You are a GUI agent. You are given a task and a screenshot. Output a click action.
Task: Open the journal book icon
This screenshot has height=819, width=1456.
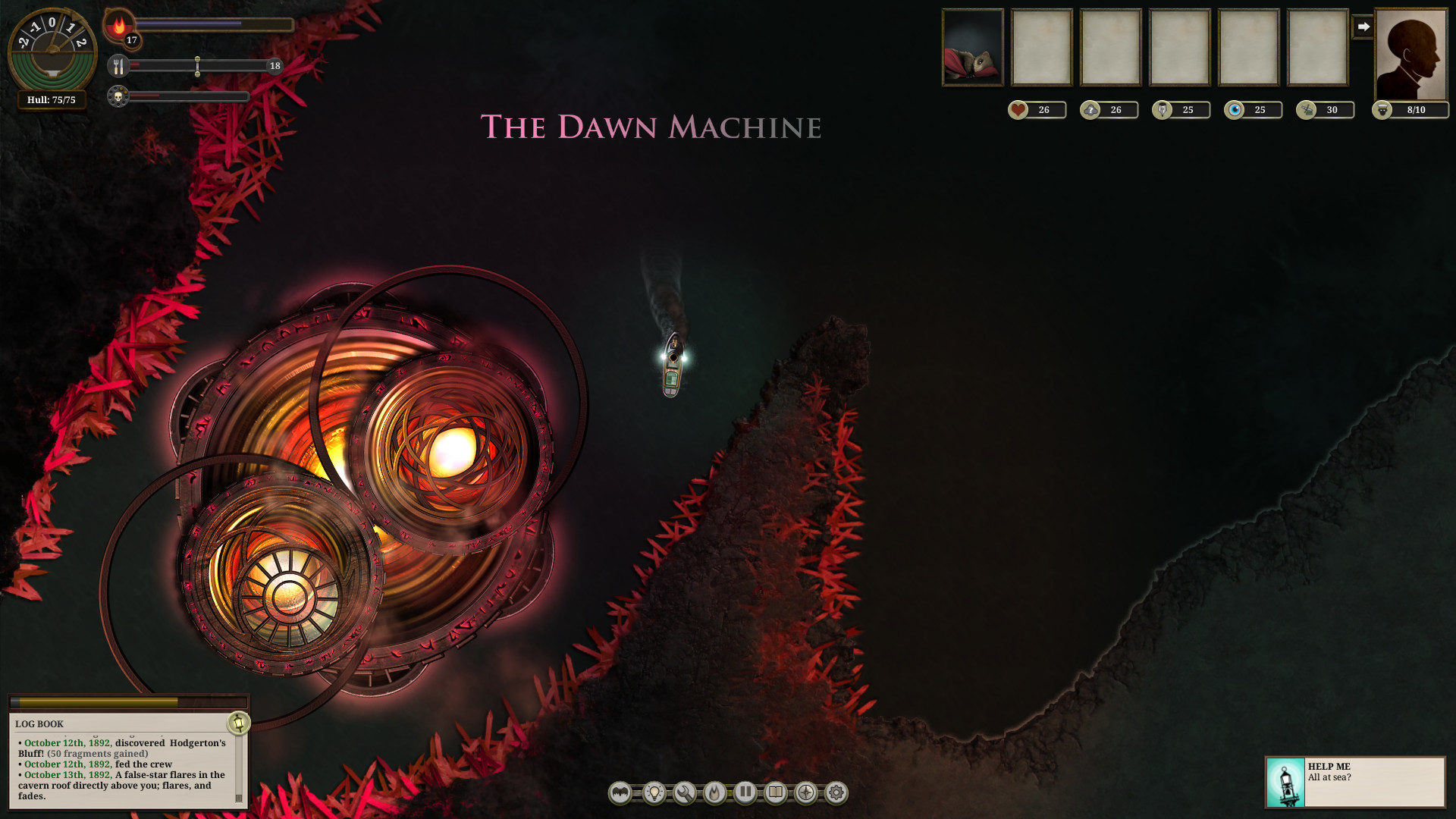tap(775, 794)
